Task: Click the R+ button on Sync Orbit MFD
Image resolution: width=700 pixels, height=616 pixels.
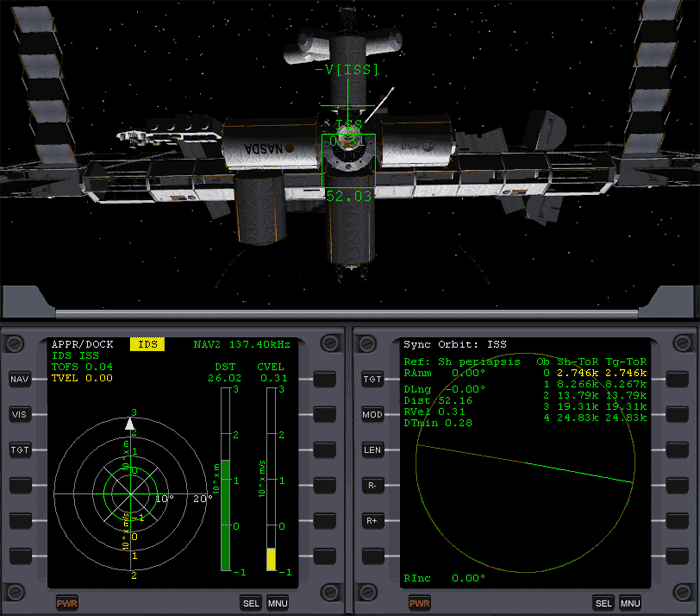Action: point(373,520)
